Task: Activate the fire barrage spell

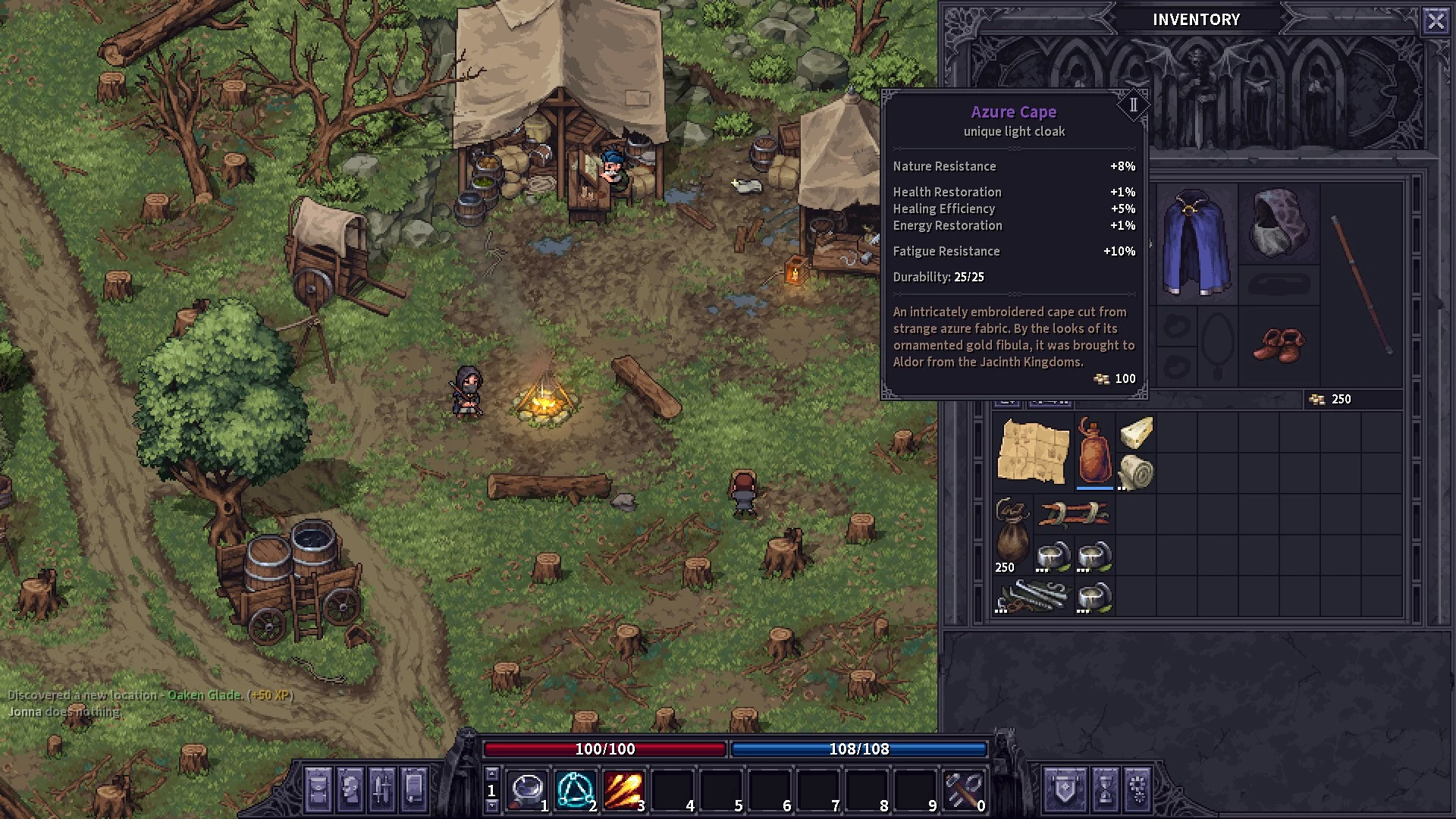Action: pyautogui.click(x=624, y=790)
